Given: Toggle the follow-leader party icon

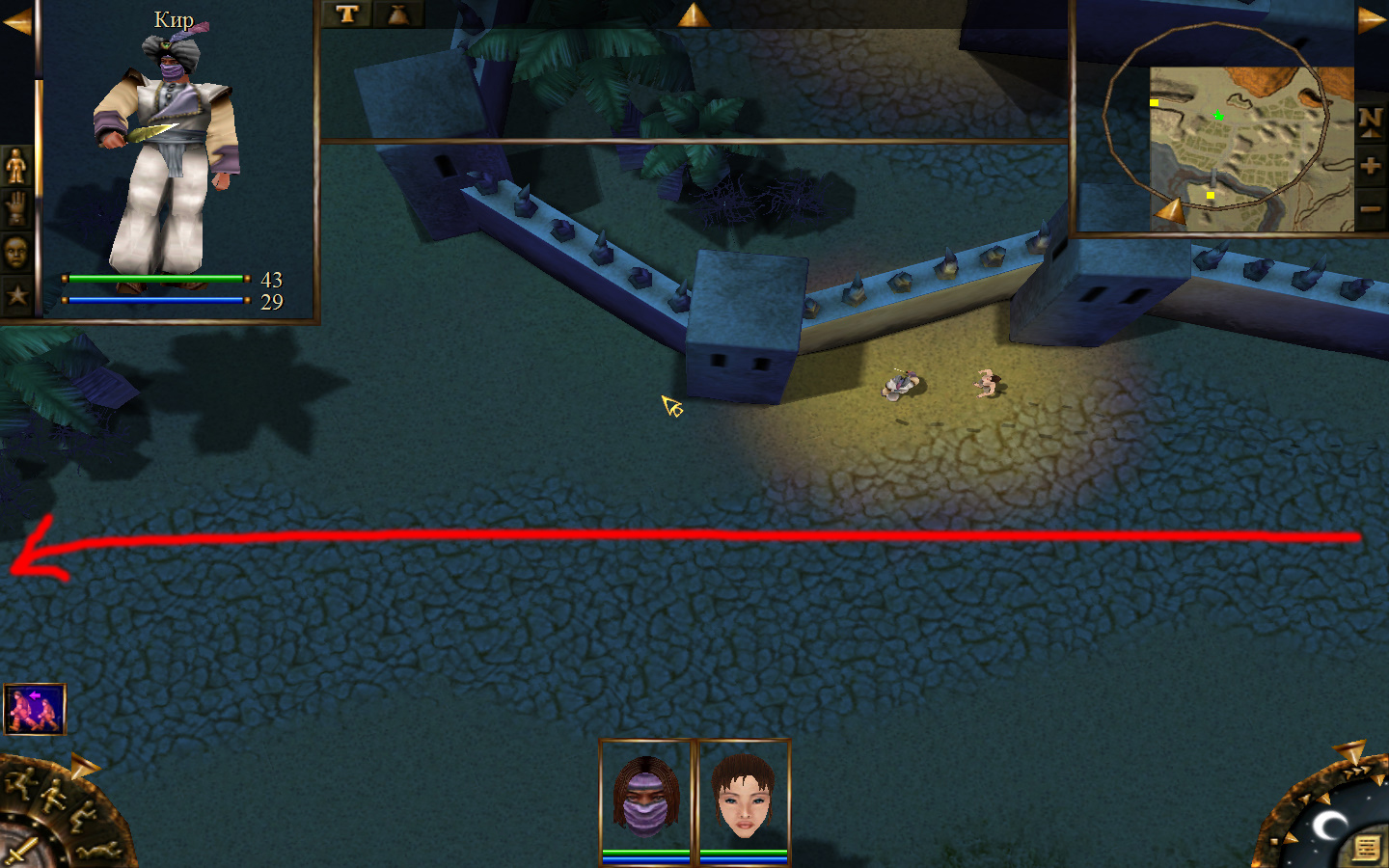Looking at the screenshot, I should click(35, 709).
